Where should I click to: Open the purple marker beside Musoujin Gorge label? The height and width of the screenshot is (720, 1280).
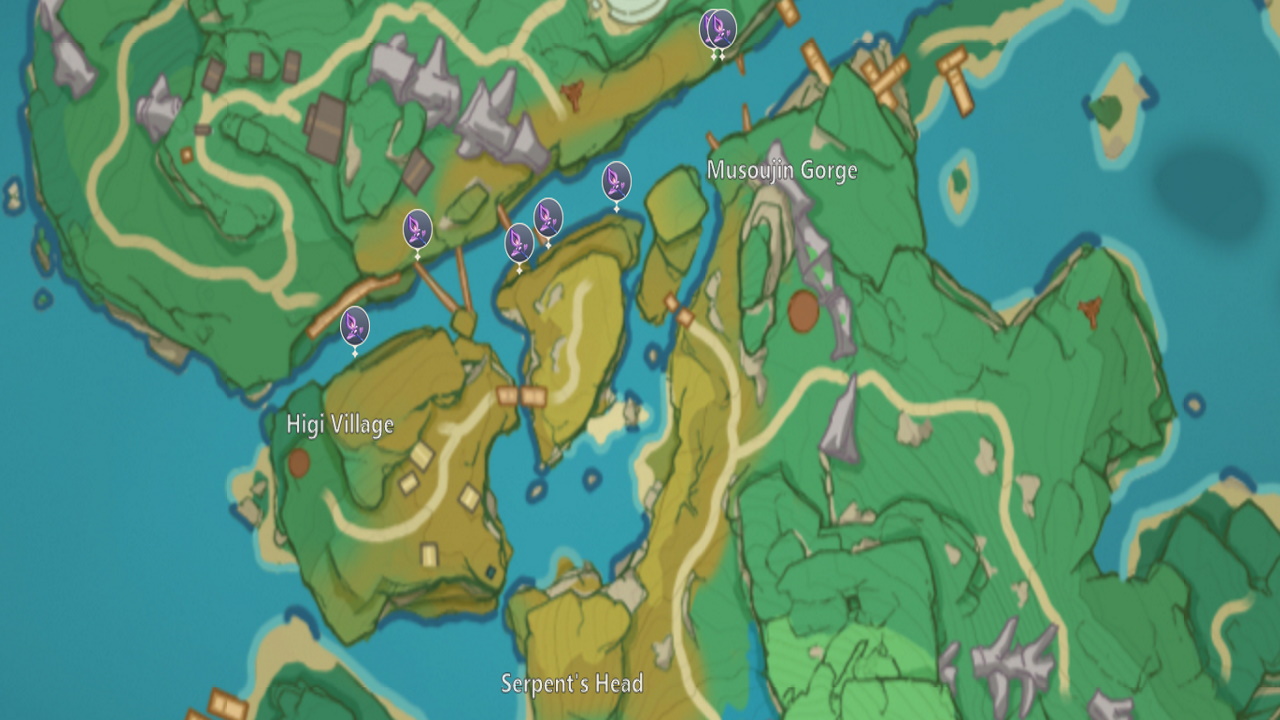click(x=616, y=182)
